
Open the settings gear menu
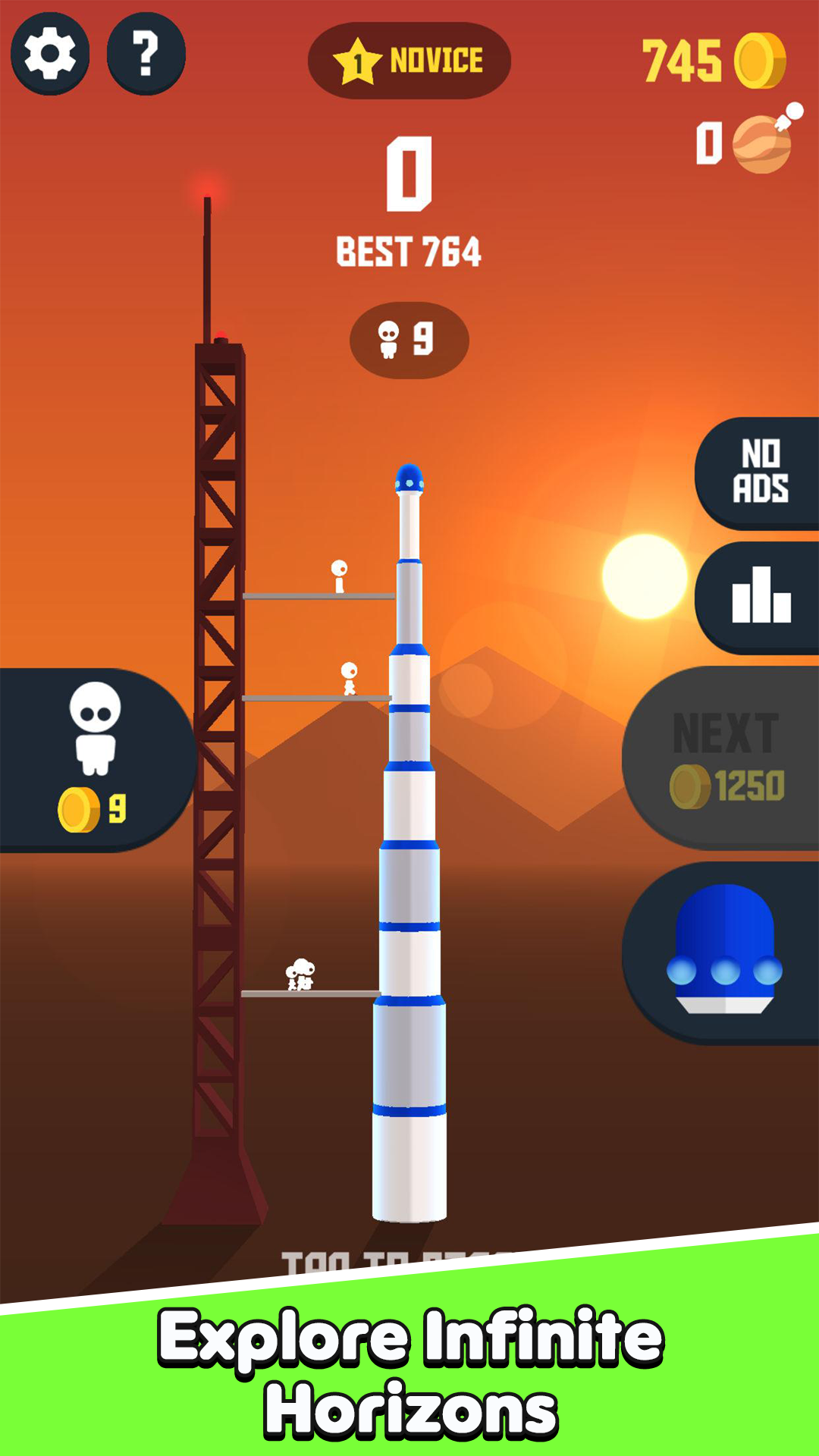coord(50,54)
